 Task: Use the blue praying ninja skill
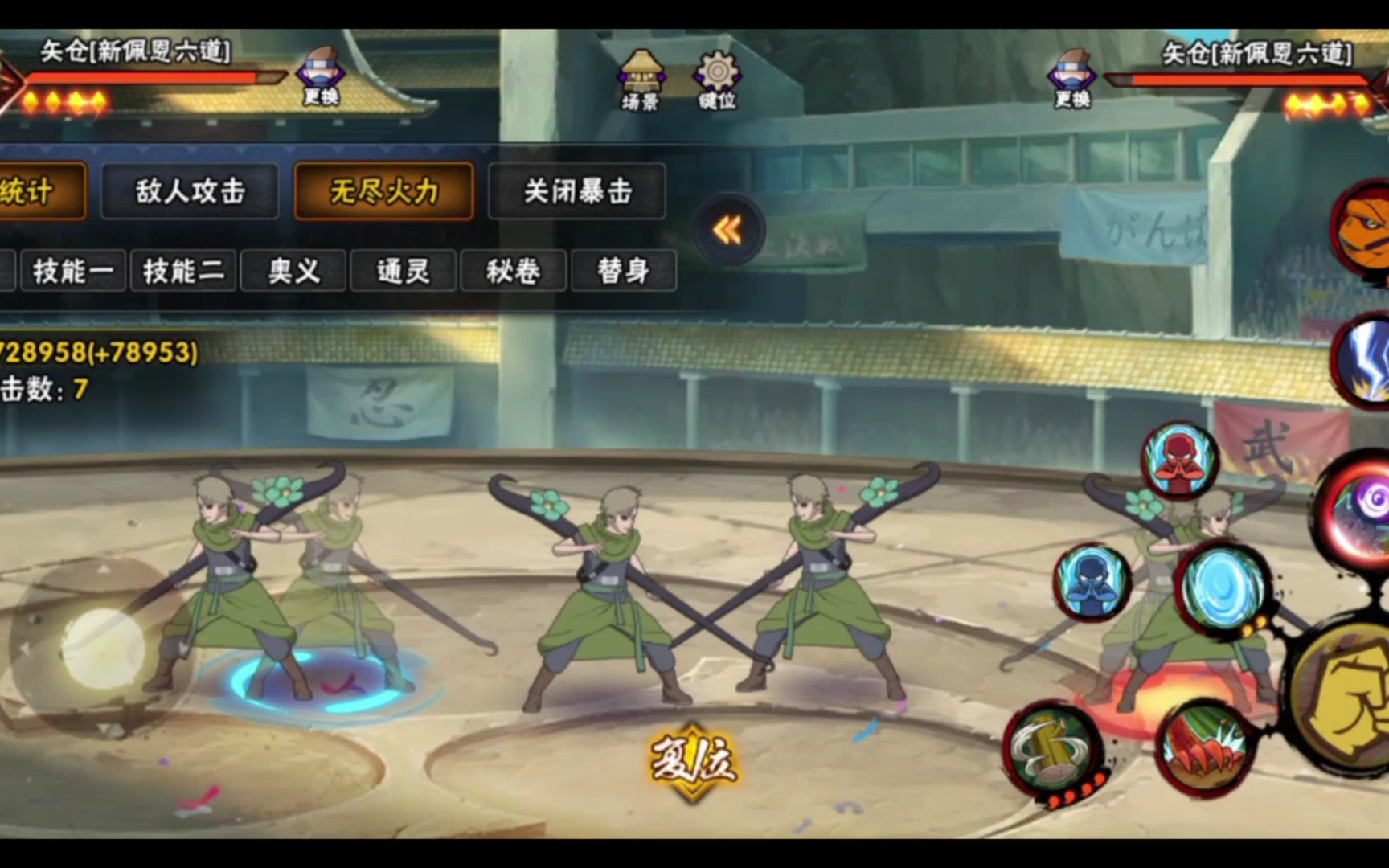[x=1092, y=582]
